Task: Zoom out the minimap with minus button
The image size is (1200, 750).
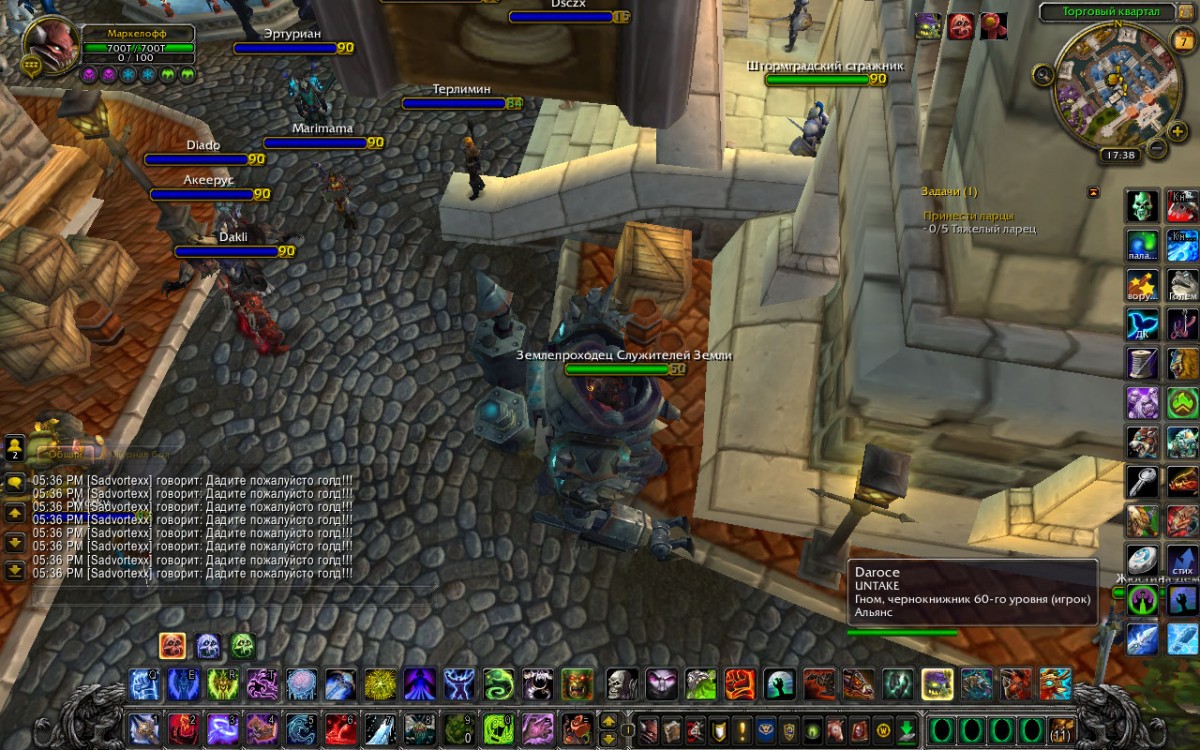Action: coord(1156,149)
